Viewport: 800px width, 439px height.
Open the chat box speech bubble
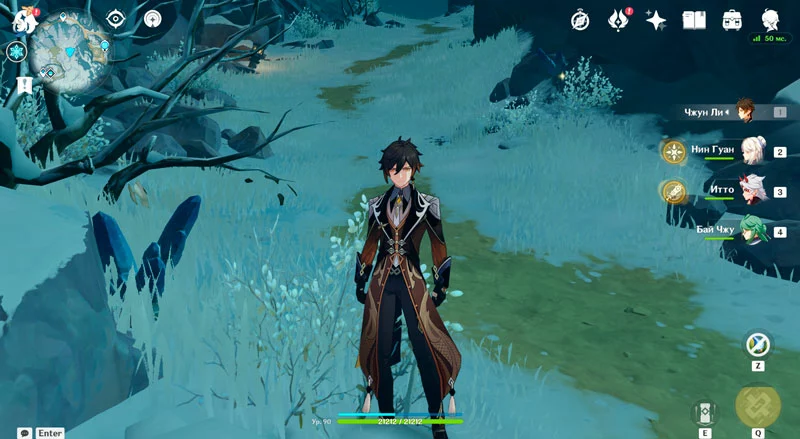[x=24, y=433]
